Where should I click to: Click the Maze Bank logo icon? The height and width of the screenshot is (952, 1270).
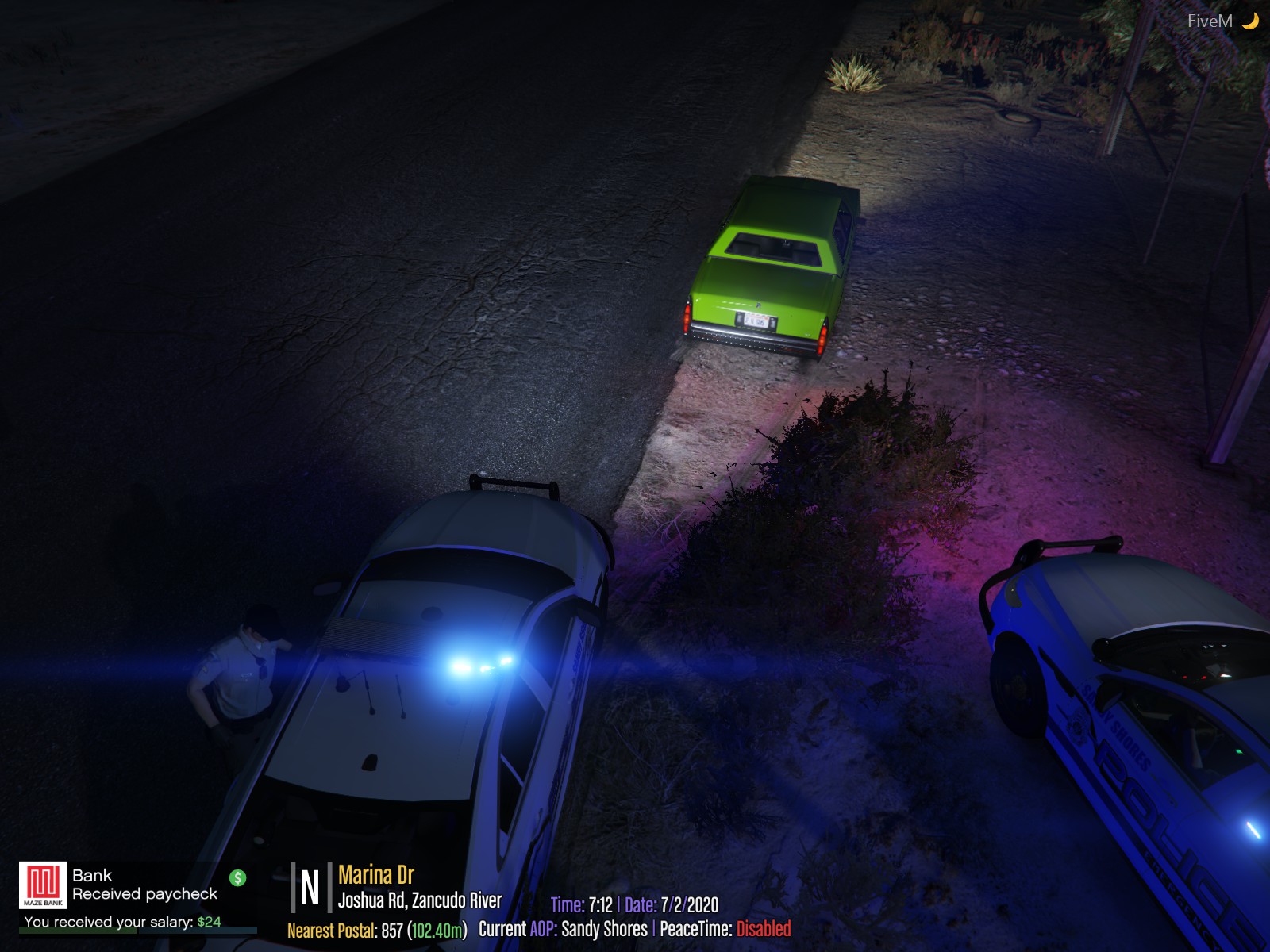[x=43, y=885]
